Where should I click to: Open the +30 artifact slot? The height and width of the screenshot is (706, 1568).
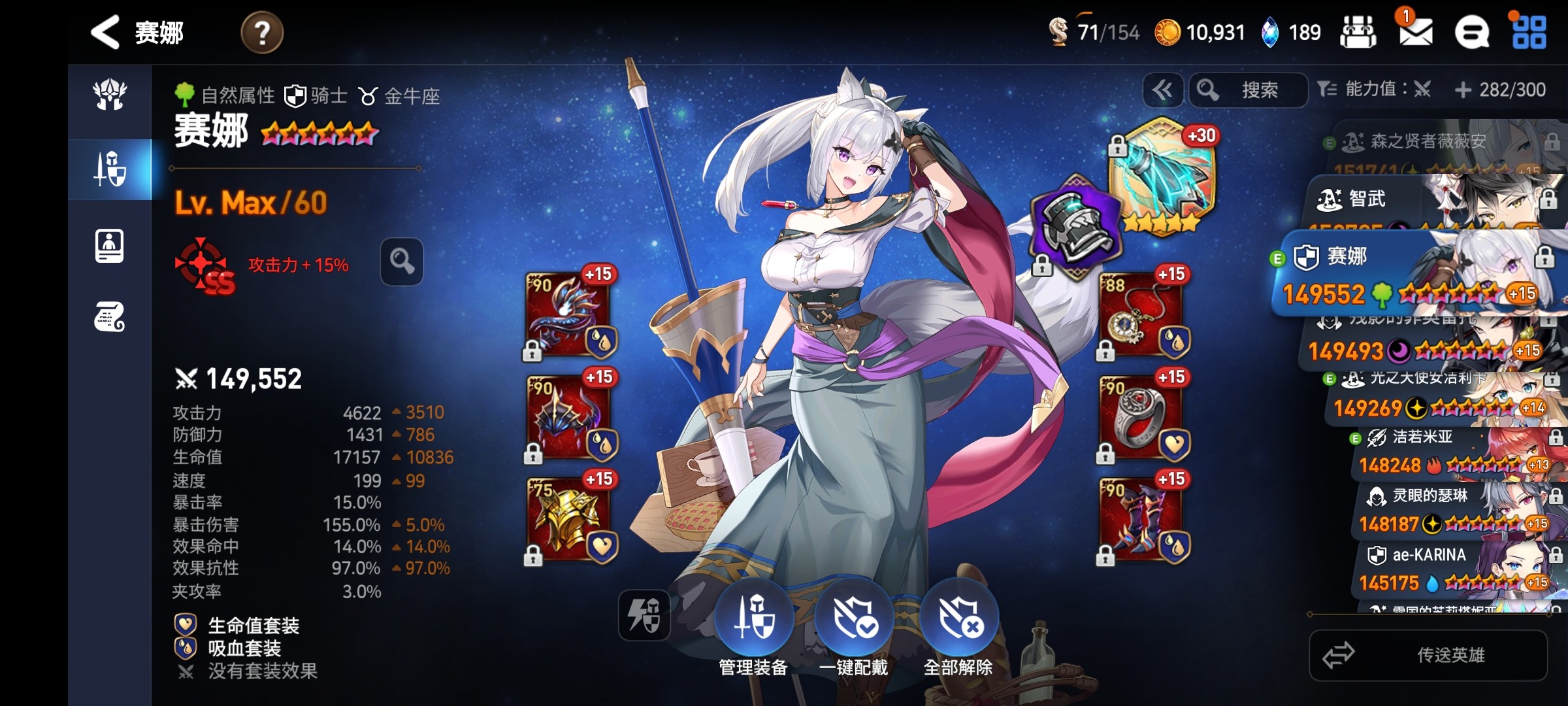(x=1163, y=173)
